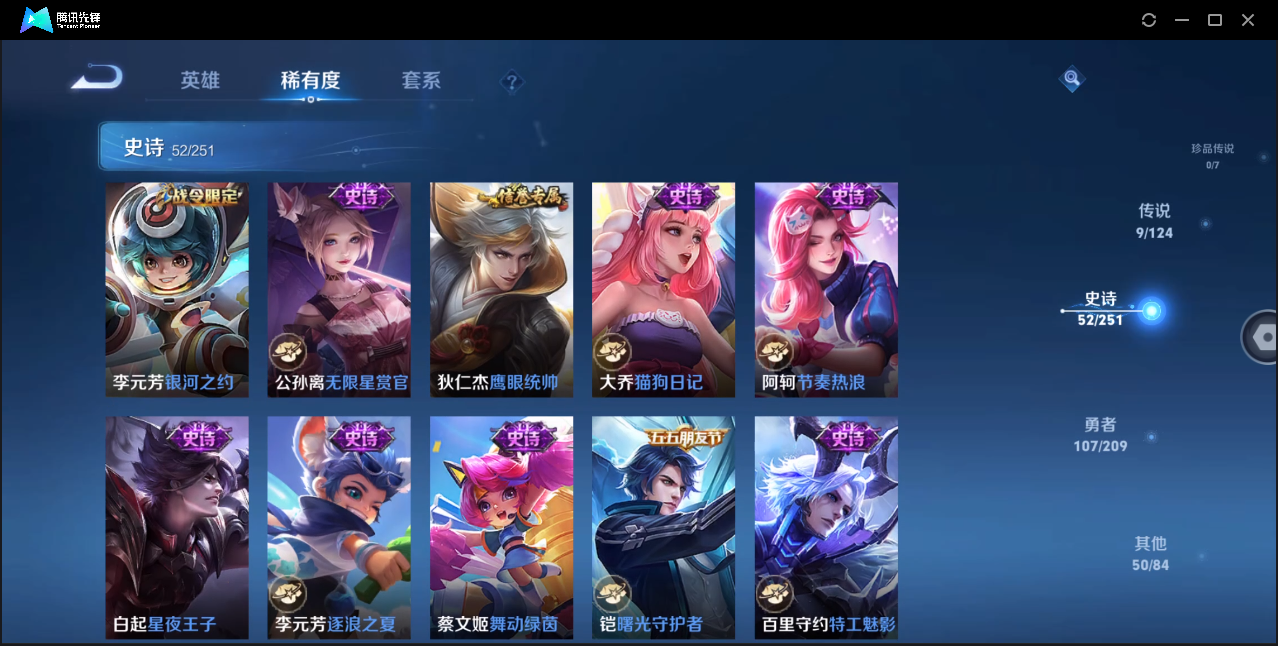The width and height of the screenshot is (1278, 646).
Task: Pick the 狄仁杰 鹰眼统帅 skin card
Action: point(502,290)
